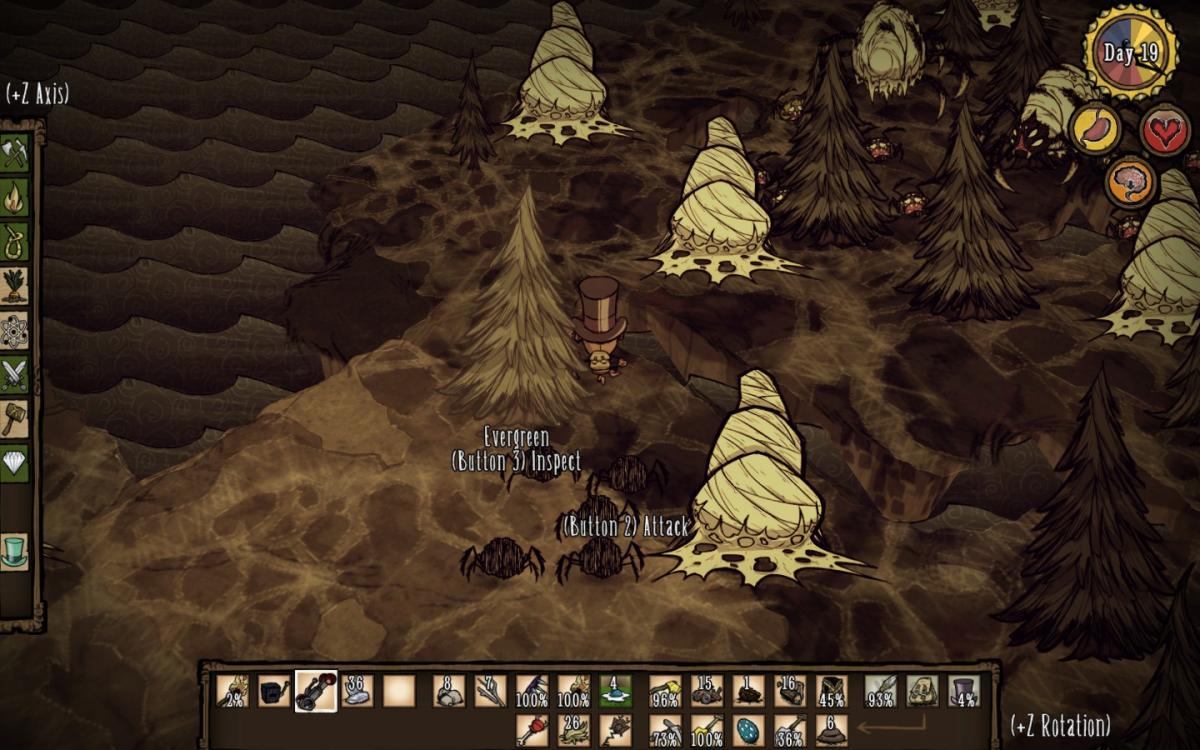
Task: Choose the Fight crossed-swords crafting tab
Action: [x=15, y=374]
